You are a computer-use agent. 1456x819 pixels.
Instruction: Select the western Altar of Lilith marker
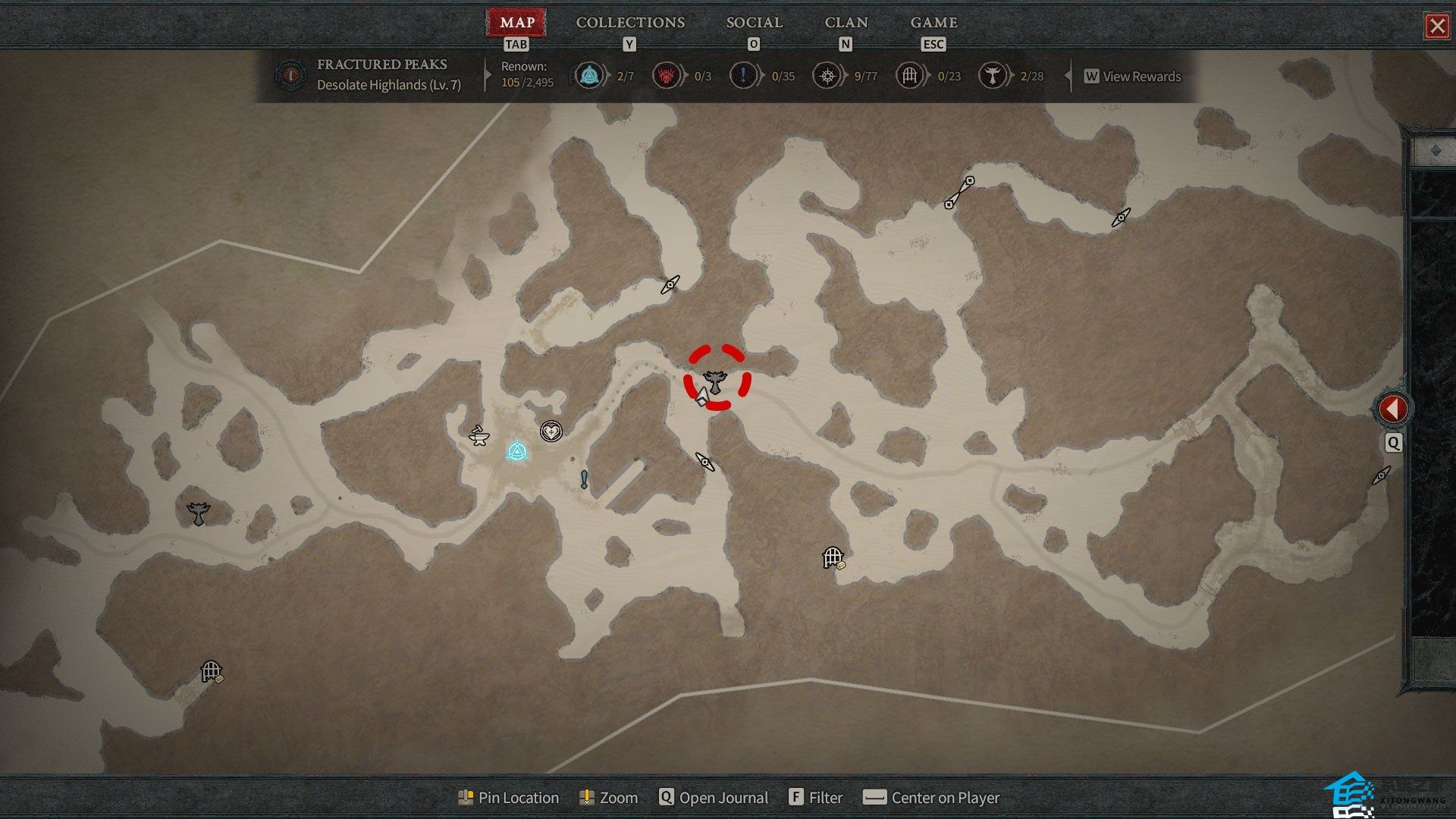click(198, 513)
